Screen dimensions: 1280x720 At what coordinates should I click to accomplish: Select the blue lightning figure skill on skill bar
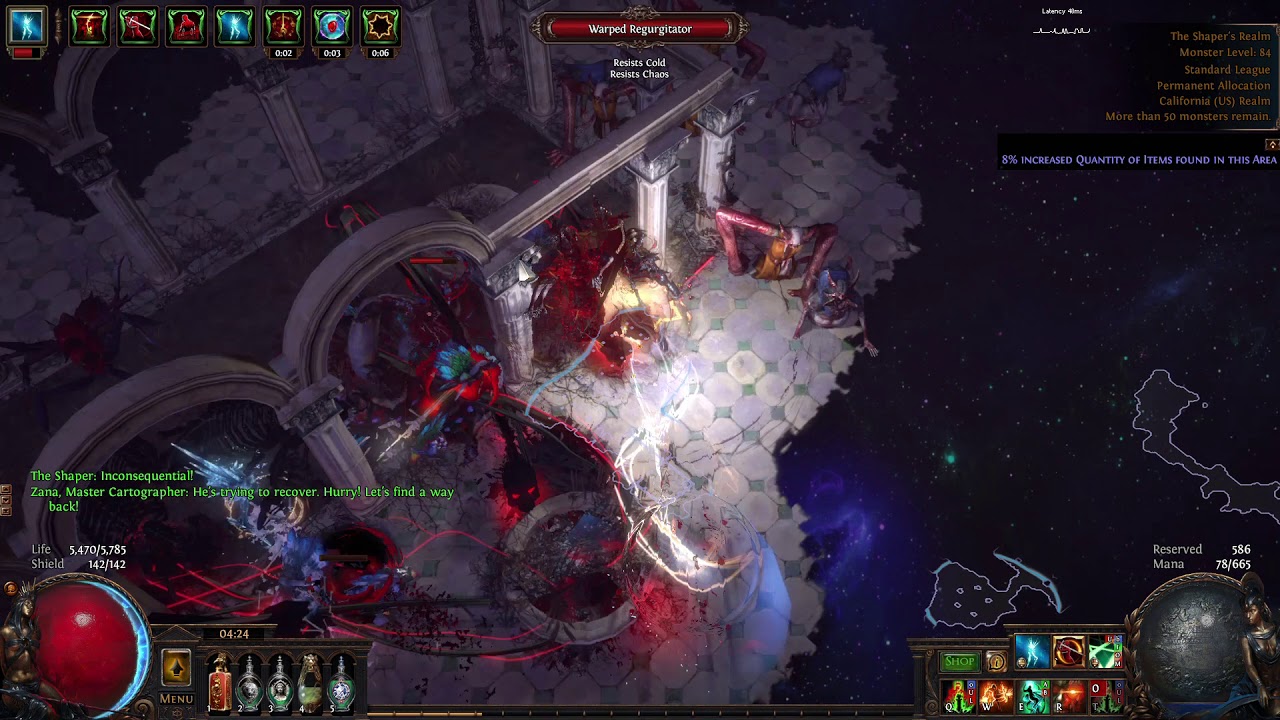click(x=1031, y=652)
